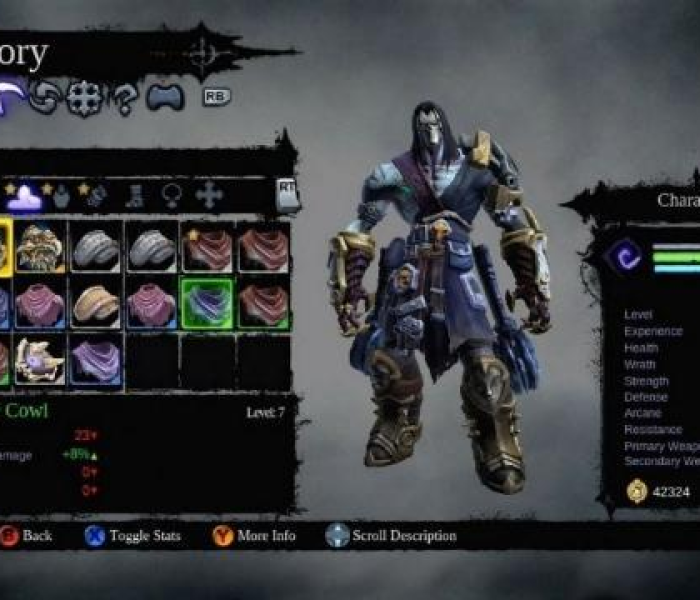Switch to the gauntlets category

(x=96, y=195)
